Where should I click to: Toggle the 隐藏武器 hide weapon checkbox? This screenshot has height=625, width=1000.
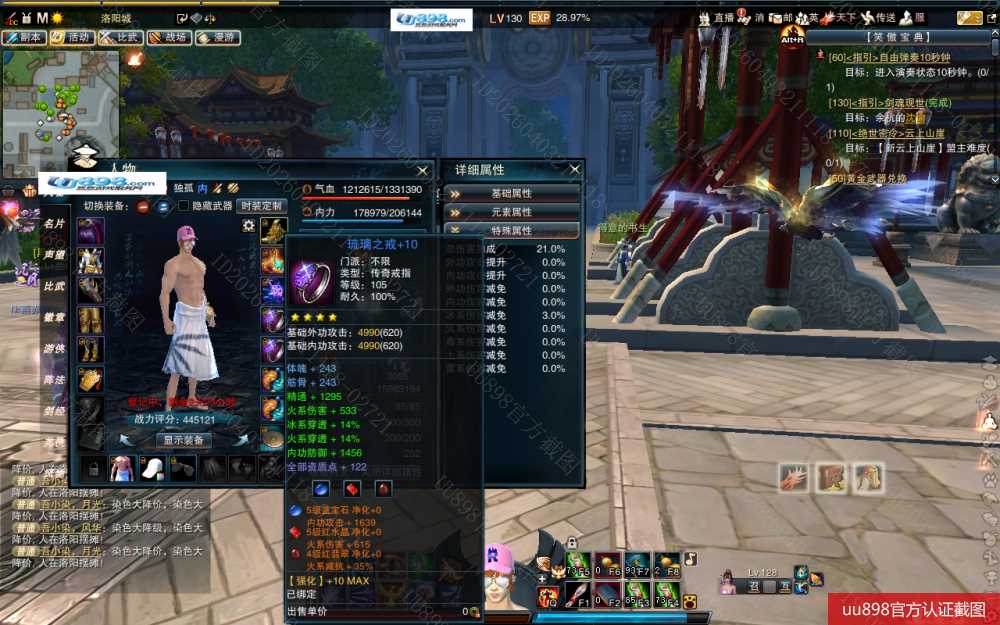click(183, 206)
